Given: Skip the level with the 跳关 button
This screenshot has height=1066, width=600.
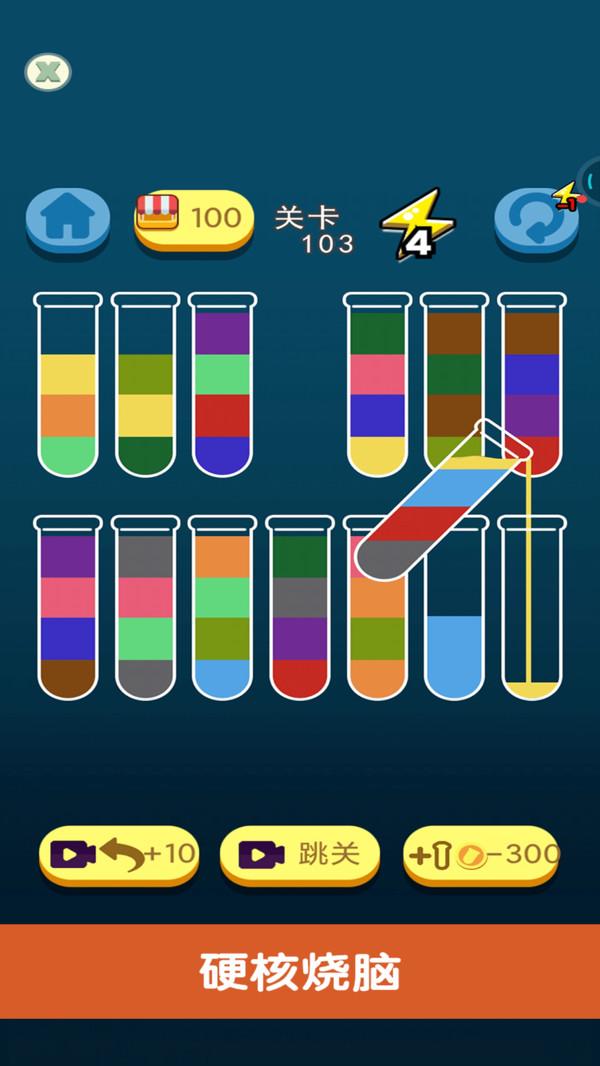Looking at the screenshot, I should pos(300,854).
